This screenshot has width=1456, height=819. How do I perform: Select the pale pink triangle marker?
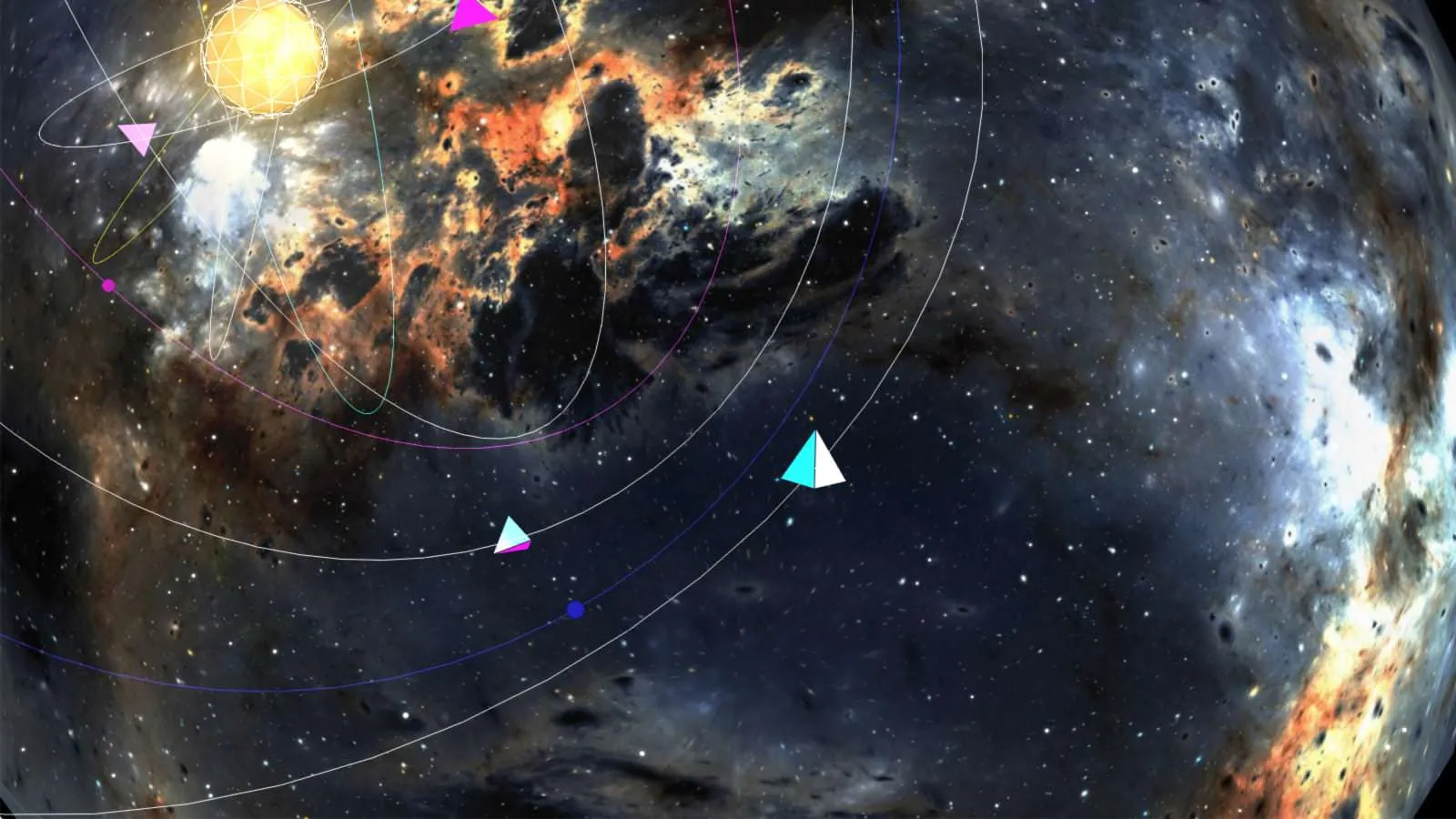coord(139,137)
